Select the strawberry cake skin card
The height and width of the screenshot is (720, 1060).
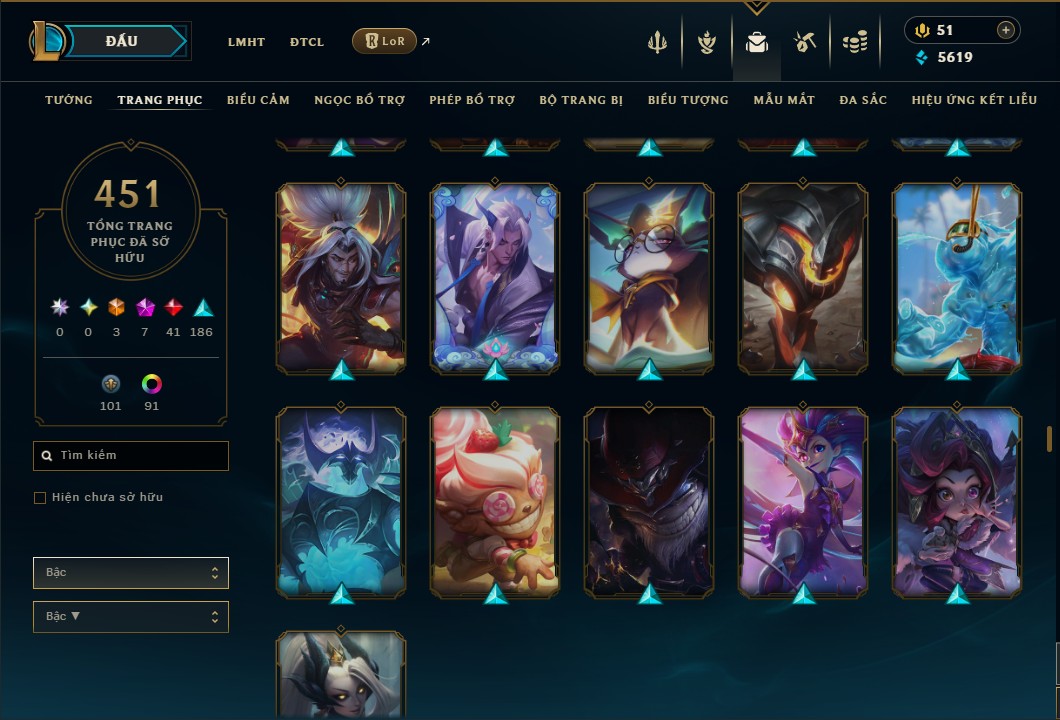(495, 500)
